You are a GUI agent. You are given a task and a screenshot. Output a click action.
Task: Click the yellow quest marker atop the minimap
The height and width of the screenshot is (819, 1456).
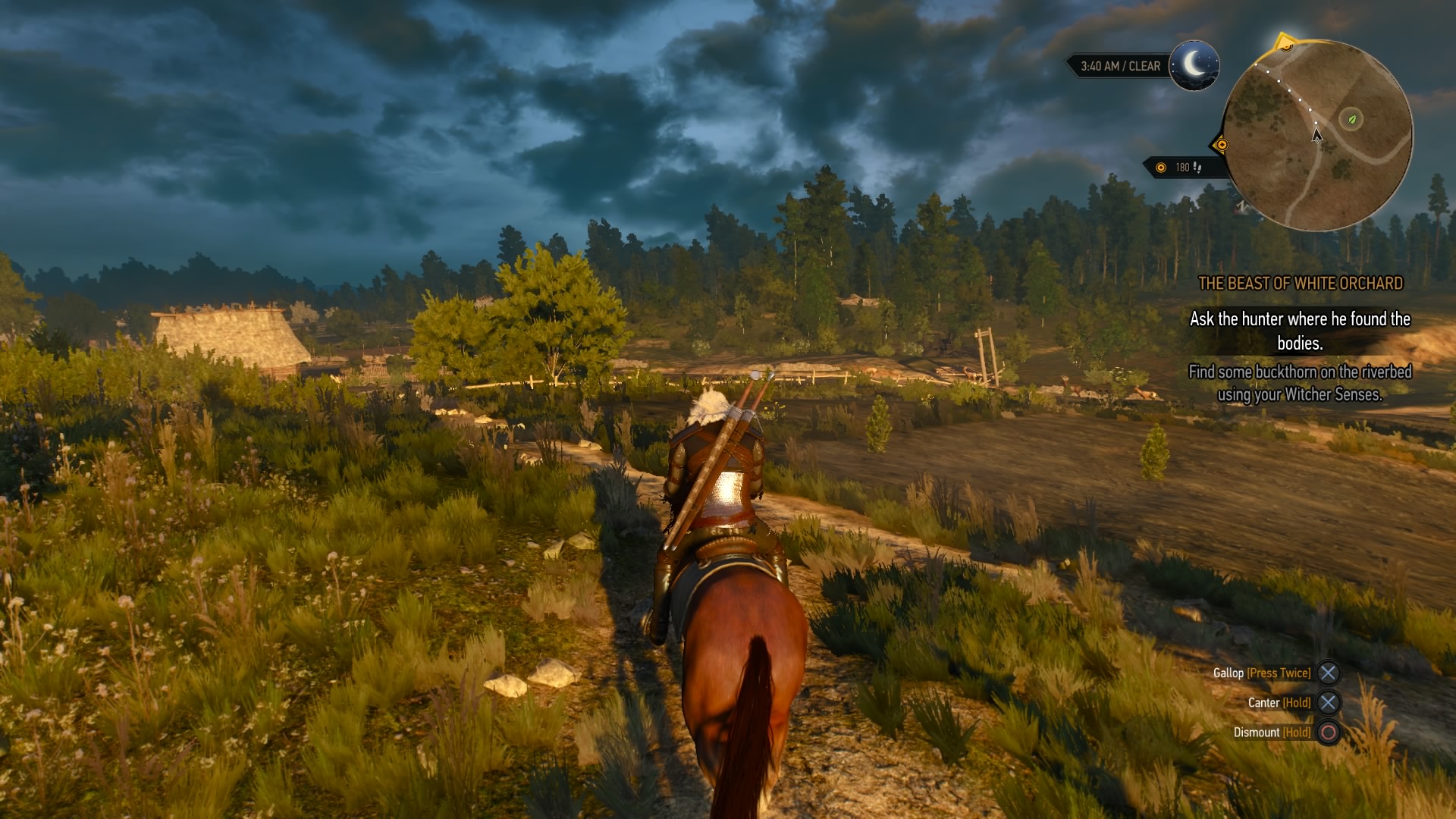pos(1285,43)
